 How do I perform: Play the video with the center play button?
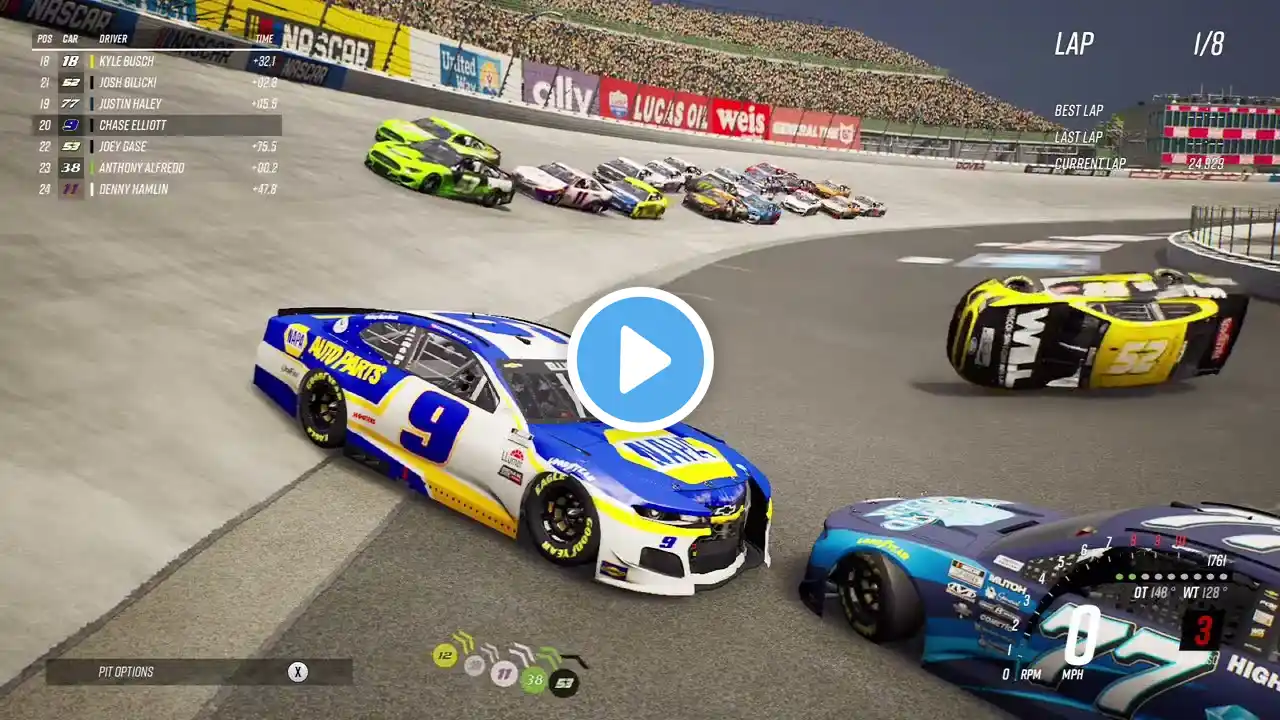click(640, 360)
